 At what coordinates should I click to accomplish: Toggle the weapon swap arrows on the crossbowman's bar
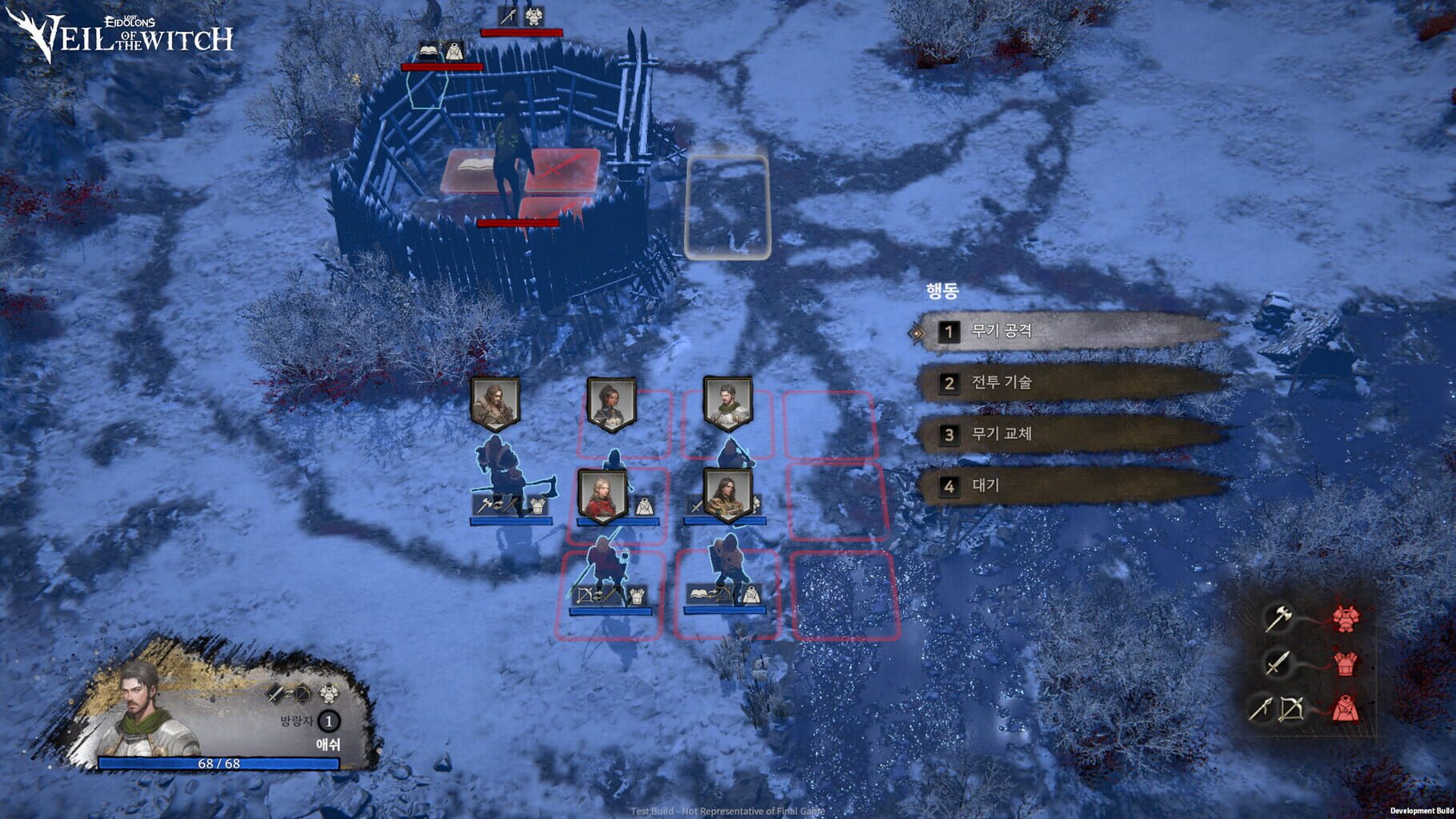coord(598,597)
